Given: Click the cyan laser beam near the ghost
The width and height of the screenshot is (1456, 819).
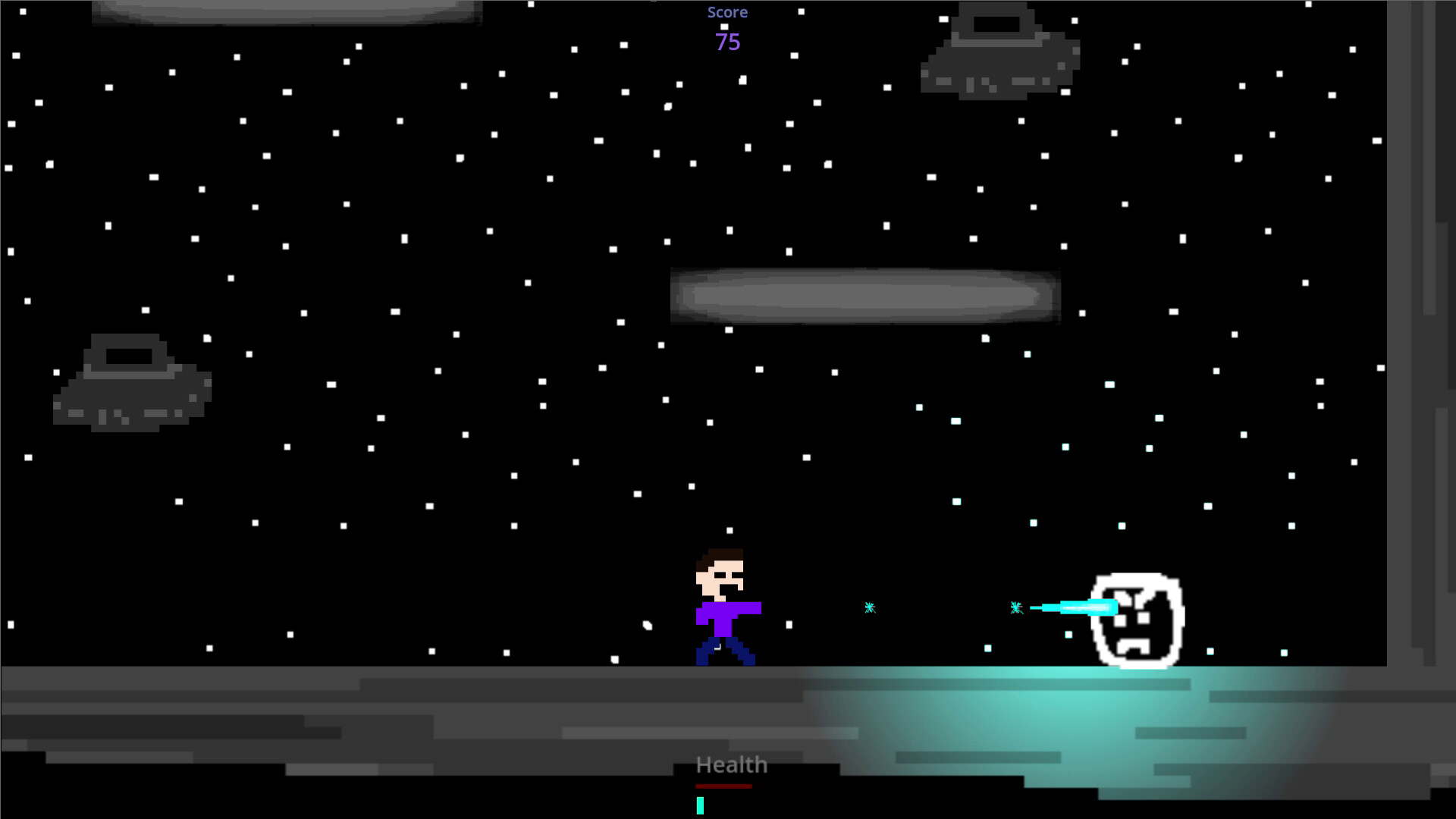Looking at the screenshot, I should pyautogui.click(x=1077, y=607).
